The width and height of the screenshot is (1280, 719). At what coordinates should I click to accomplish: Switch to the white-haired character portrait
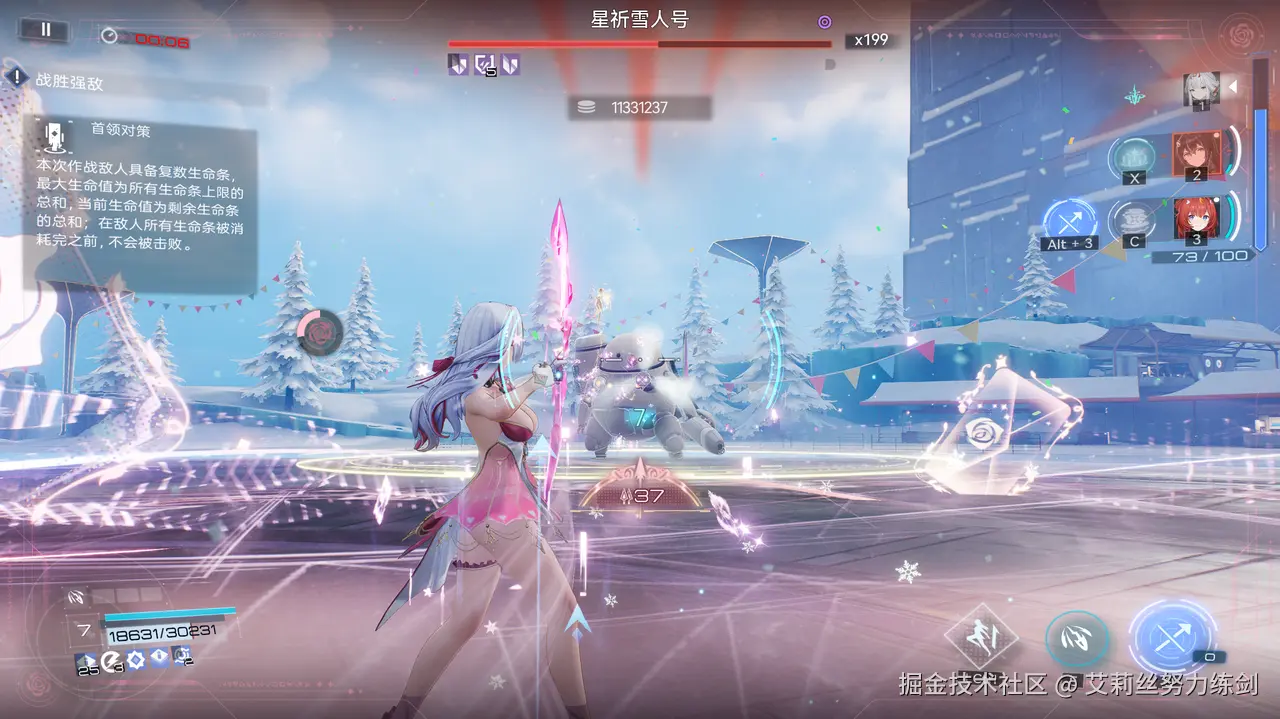pyautogui.click(x=1200, y=89)
